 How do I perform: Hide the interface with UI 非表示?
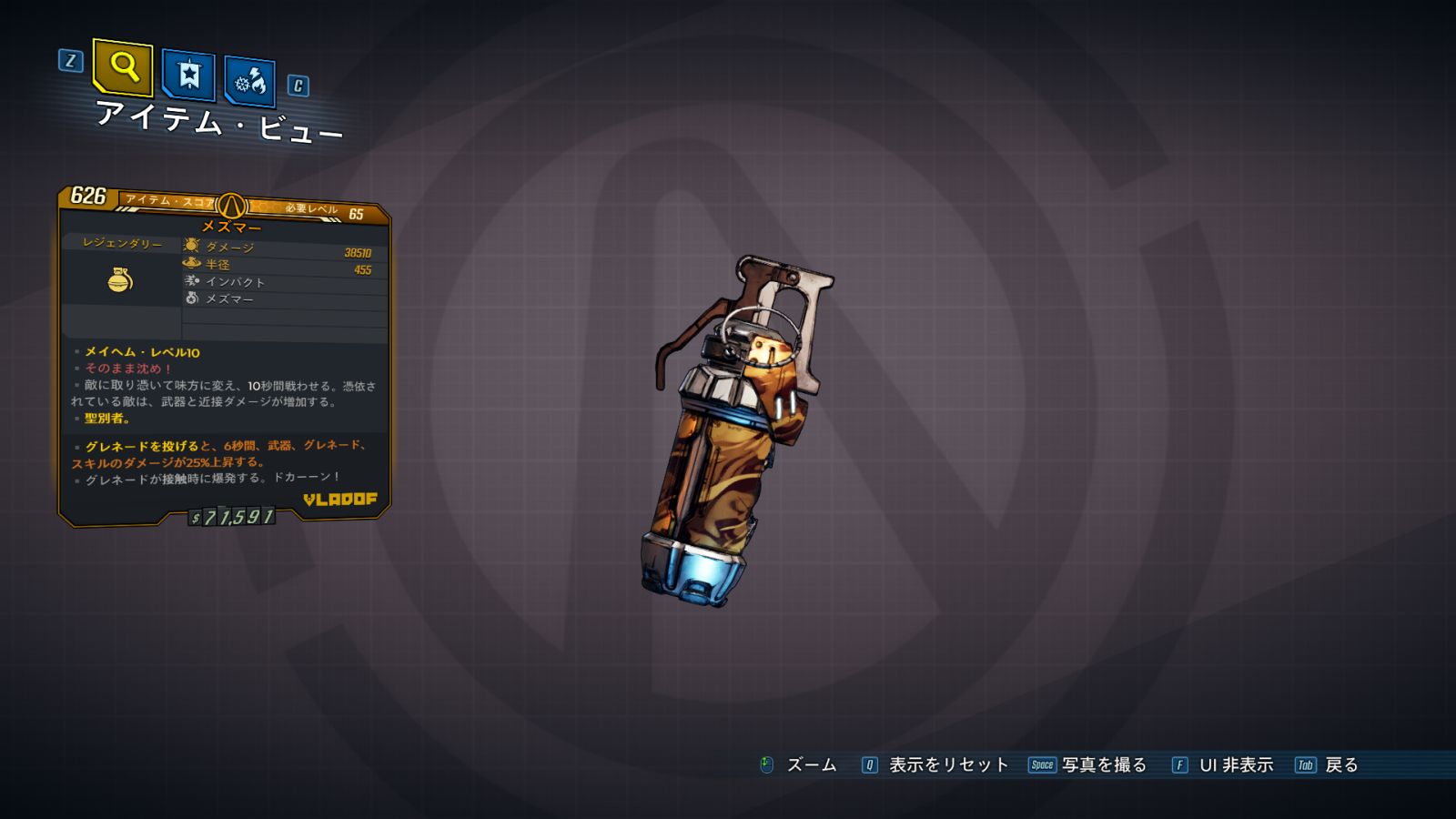pyautogui.click(x=1235, y=765)
